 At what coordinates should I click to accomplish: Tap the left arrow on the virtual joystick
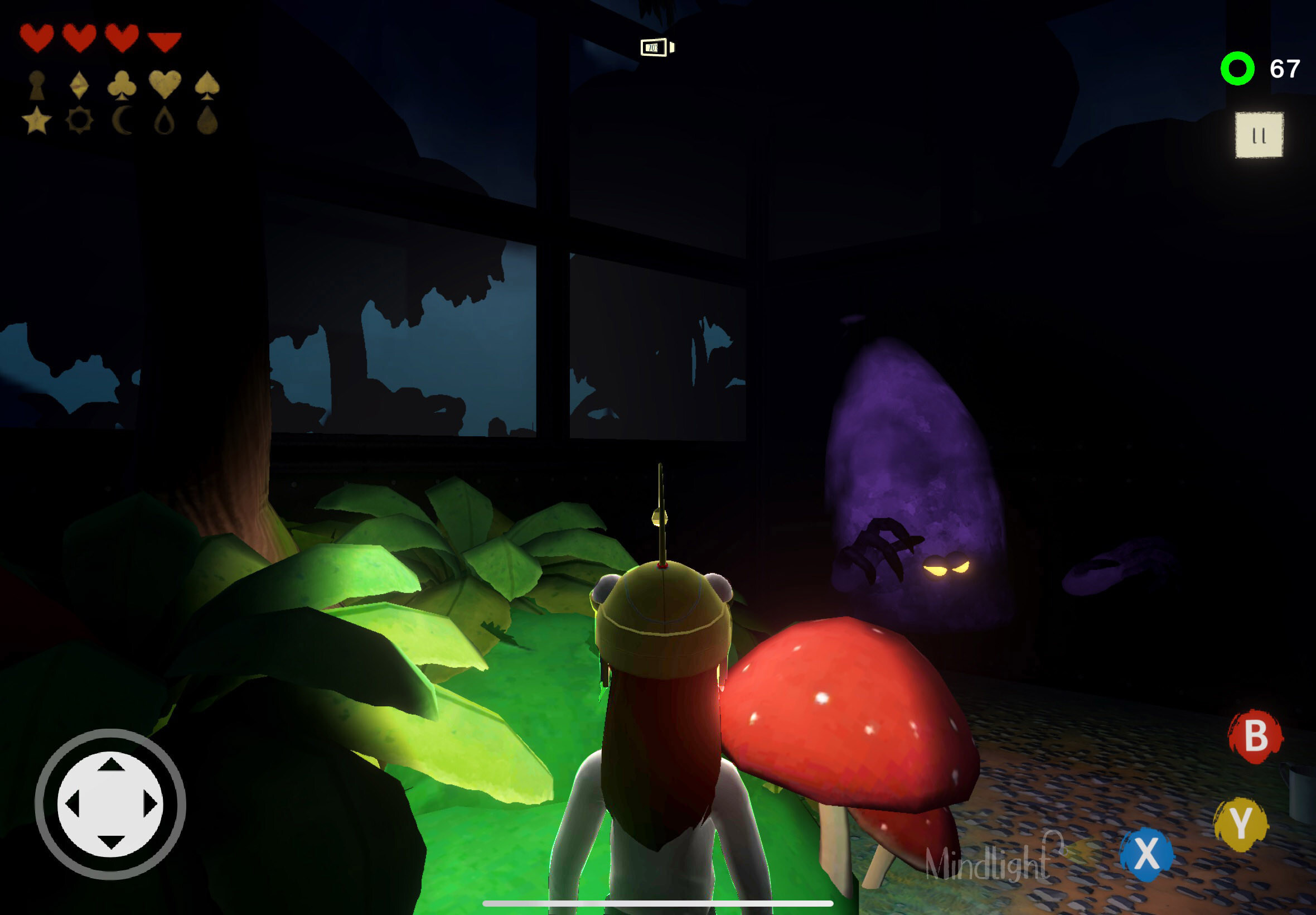72,804
